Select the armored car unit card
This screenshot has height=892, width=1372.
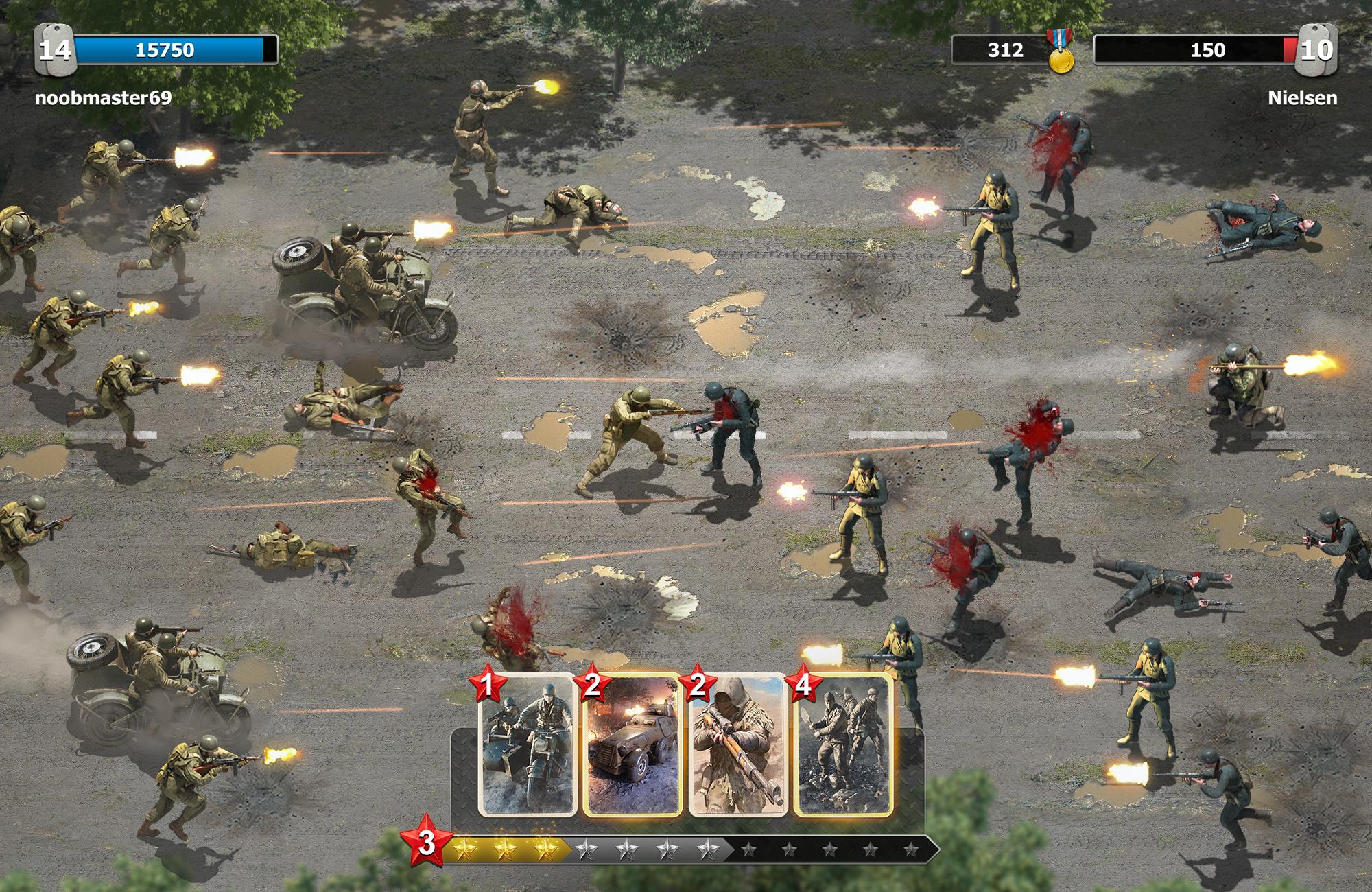click(x=632, y=746)
